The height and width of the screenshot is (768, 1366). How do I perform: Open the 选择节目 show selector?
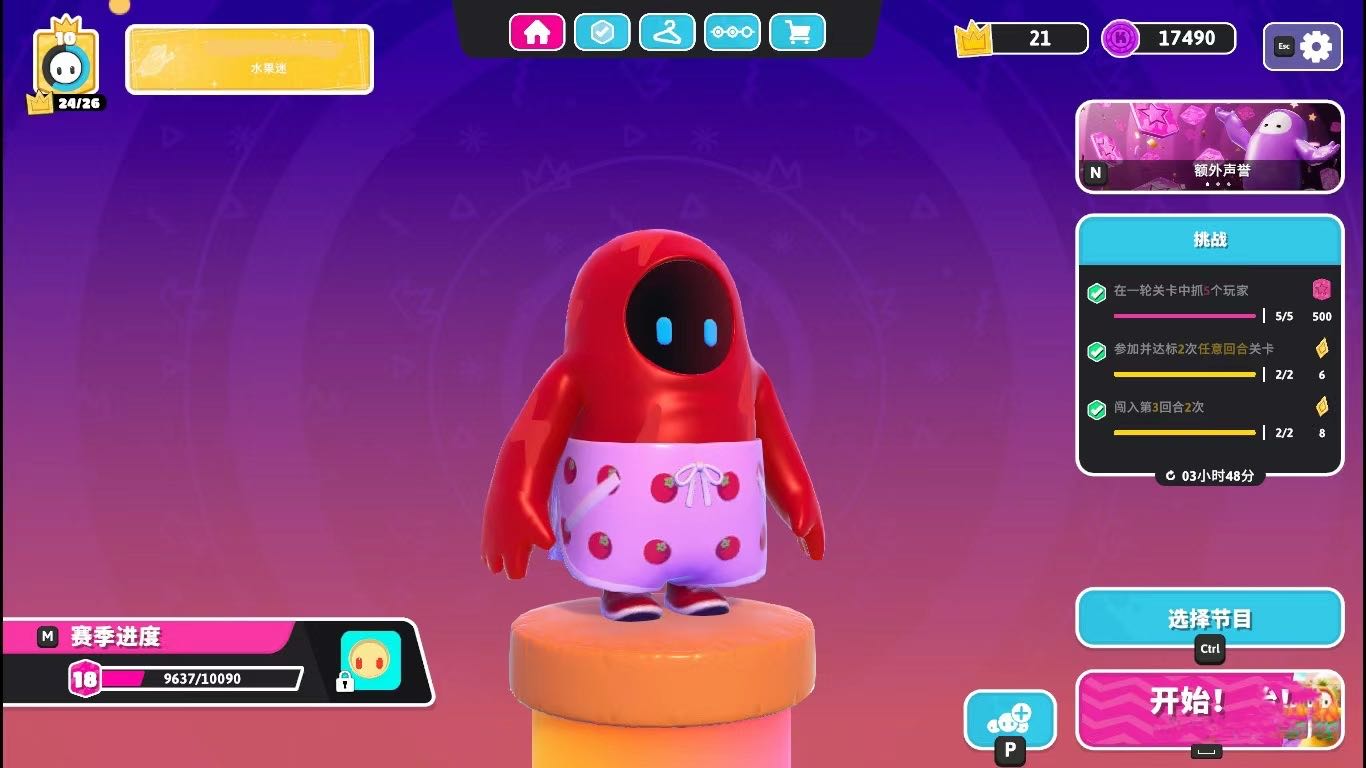[x=1209, y=619]
